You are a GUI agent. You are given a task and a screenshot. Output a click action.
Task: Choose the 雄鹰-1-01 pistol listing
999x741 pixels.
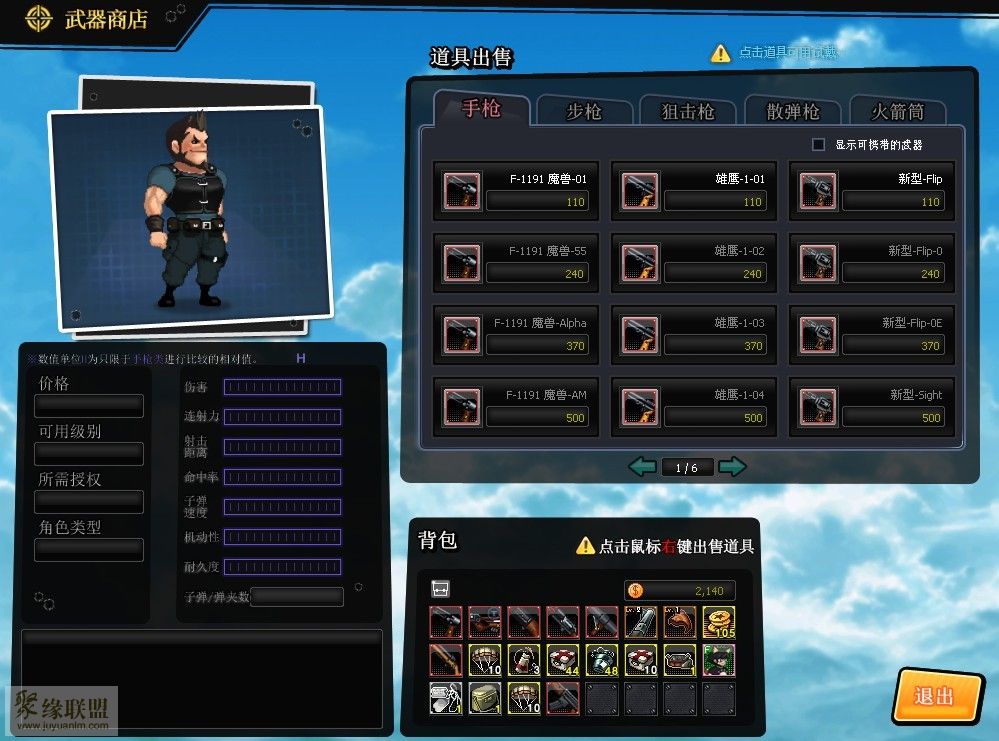[694, 191]
